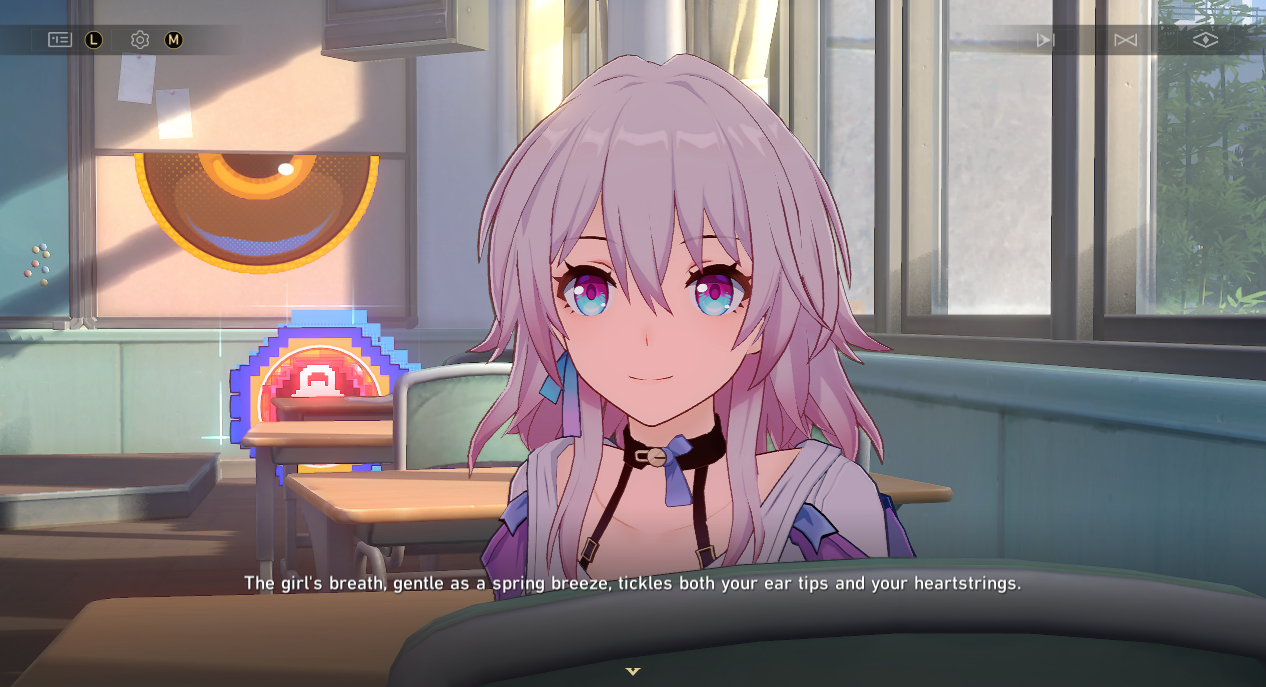Skip the dialogue with the bowtie icon
Viewport: 1266px width, 687px height.
[1125, 40]
